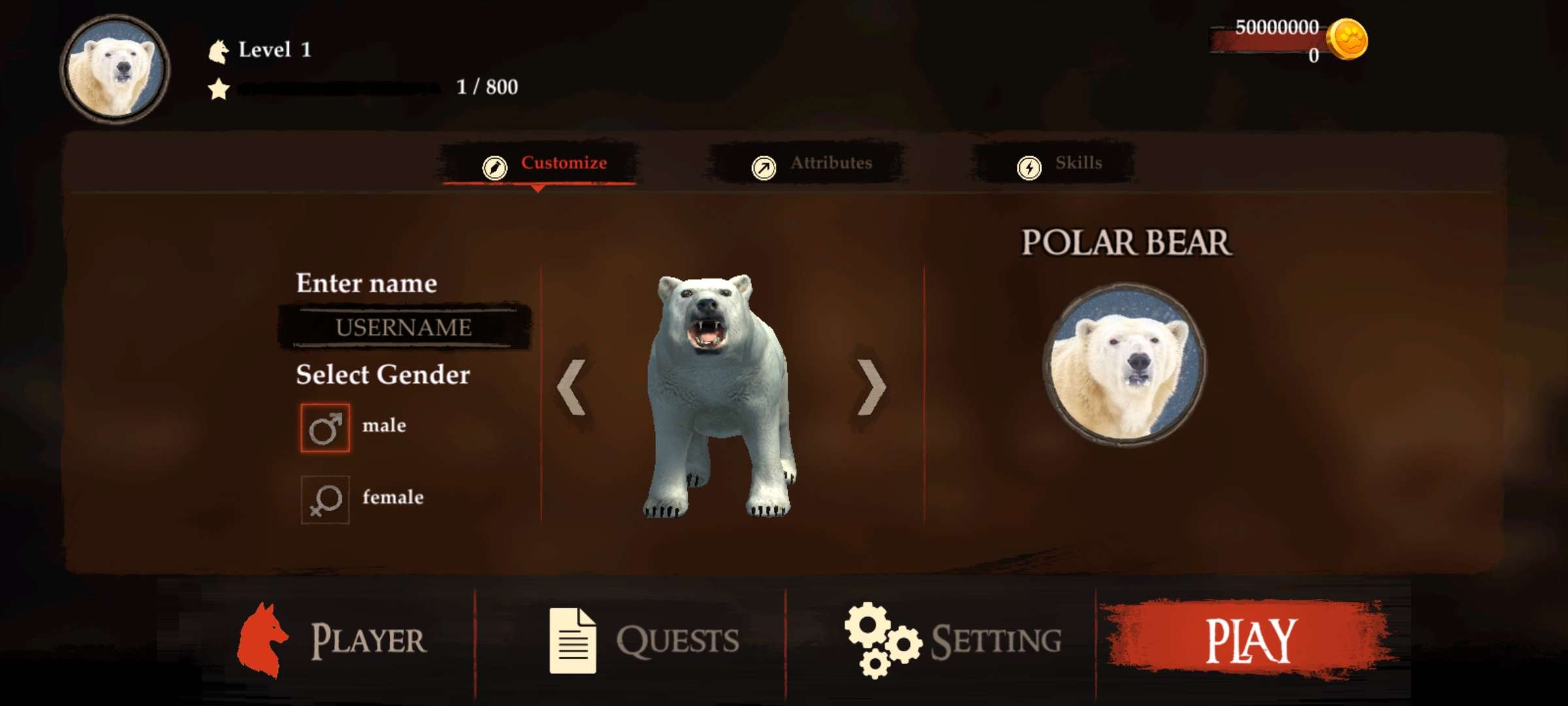Screen dimensions: 1568x706
Task: Show the previous animal with left arrow
Action: [x=572, y=388]
